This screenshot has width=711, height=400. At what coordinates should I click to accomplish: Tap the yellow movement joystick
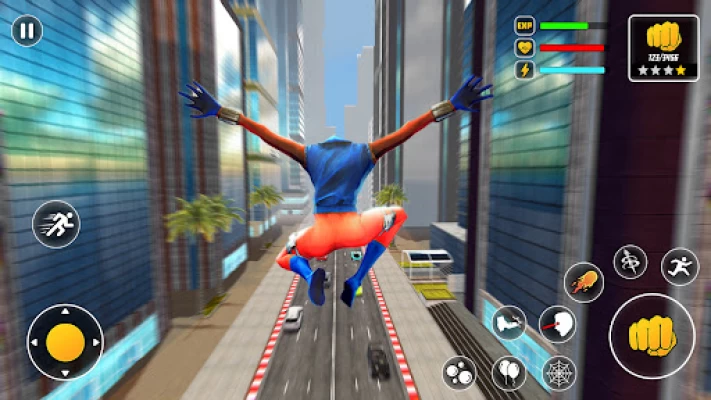coord(65,342)
